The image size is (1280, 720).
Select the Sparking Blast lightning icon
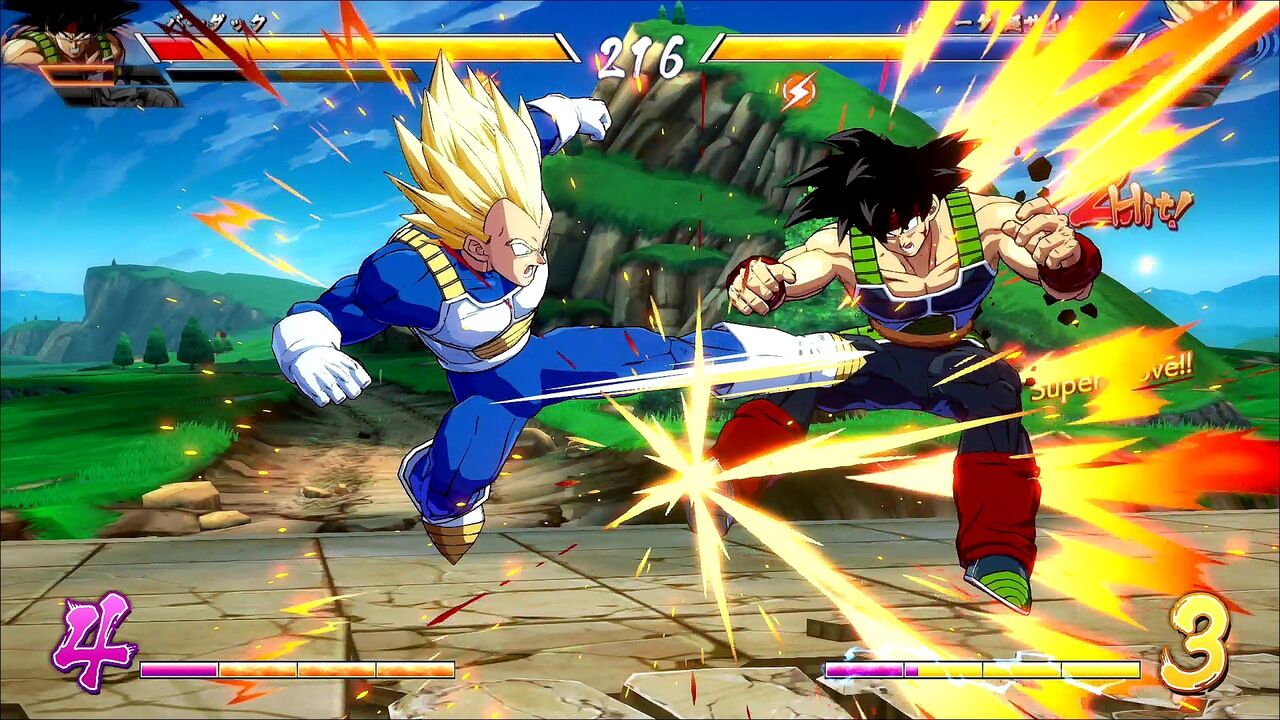pyautogui.click(x=798, y=92)
